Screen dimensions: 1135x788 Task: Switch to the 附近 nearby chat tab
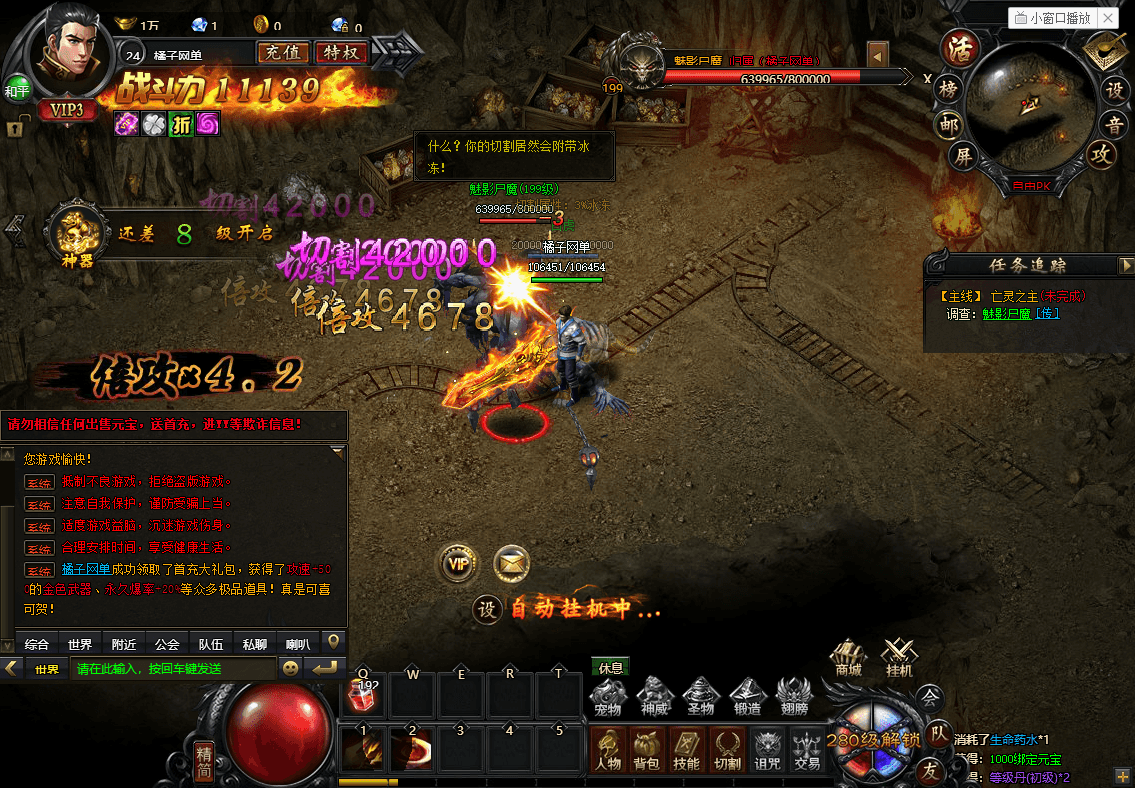coord(124,644)
